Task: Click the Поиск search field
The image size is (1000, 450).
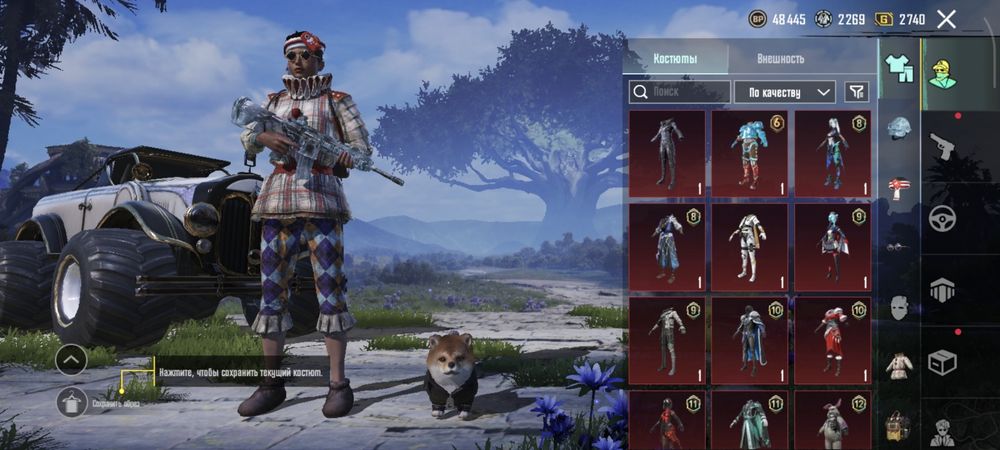Action: 679,92
